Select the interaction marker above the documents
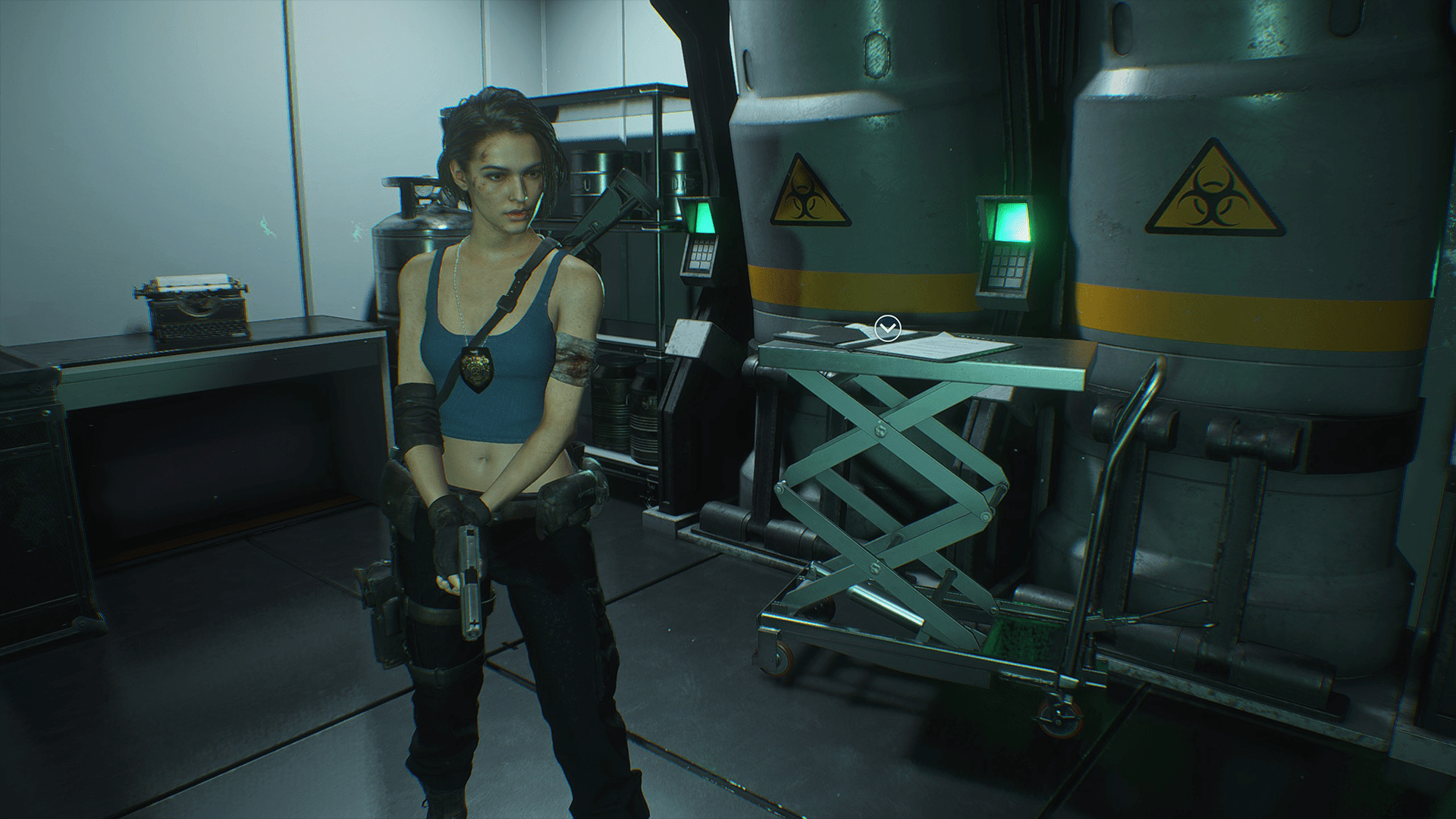This screenshot has height=819, width=1456. [x=886, y=329]
